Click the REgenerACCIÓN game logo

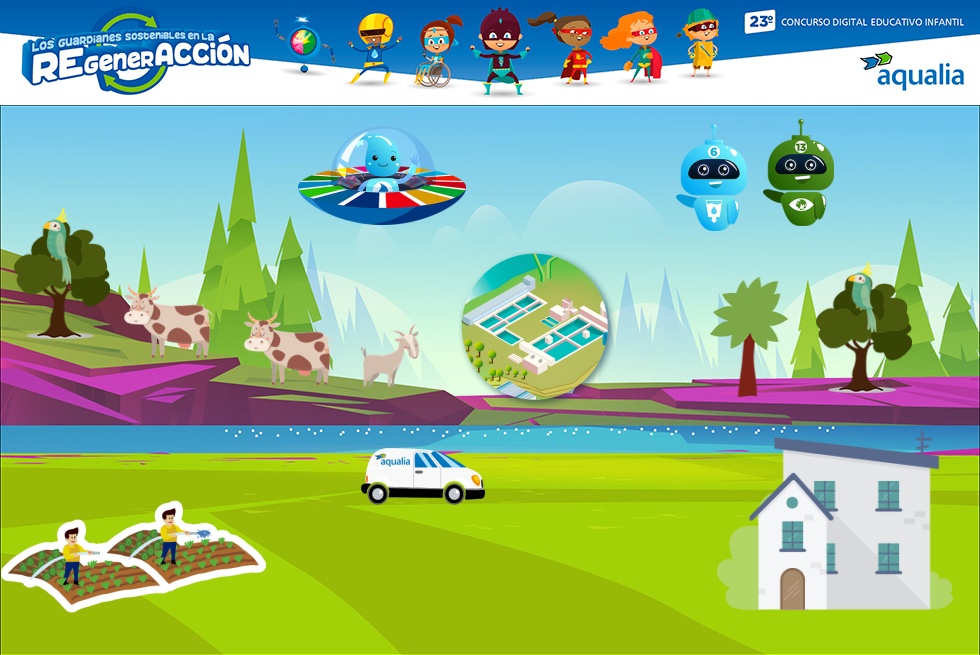tap(137, 53)
